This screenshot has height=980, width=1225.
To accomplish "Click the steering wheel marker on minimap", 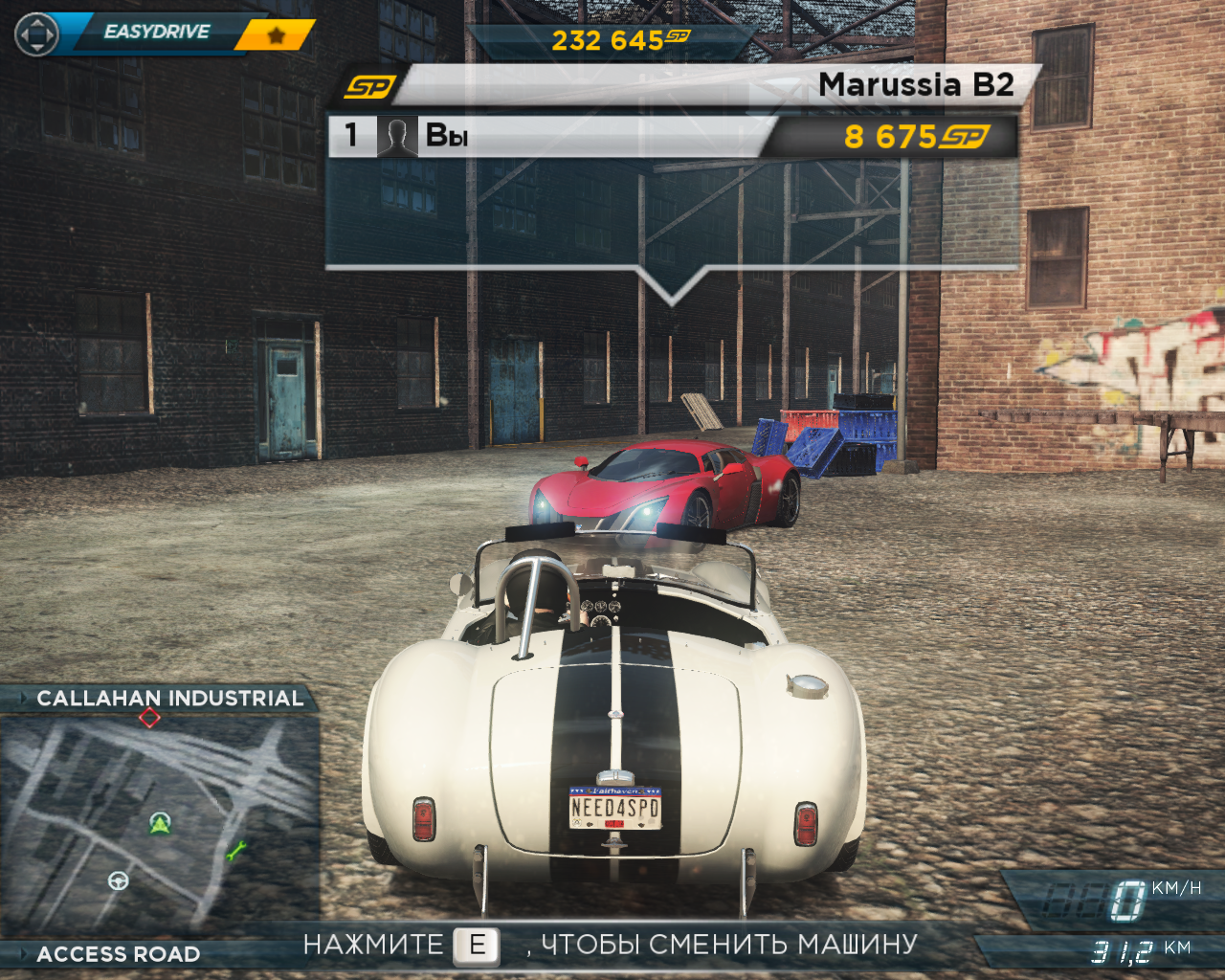I will coord(119,880).
